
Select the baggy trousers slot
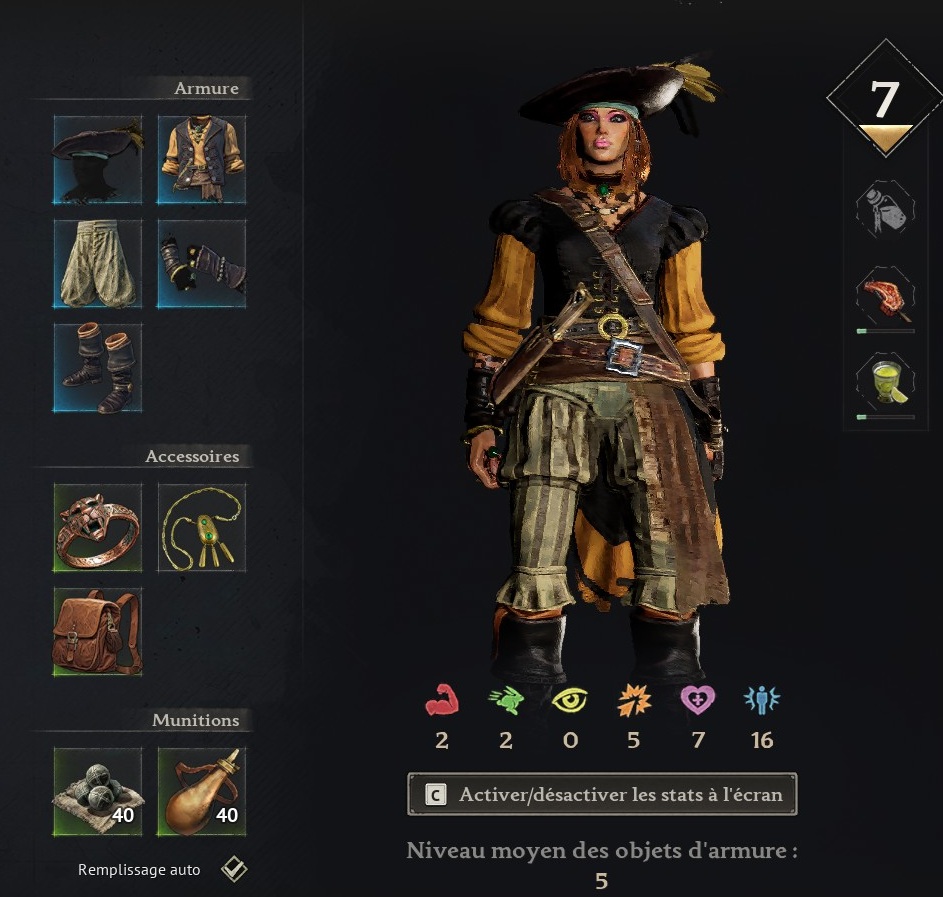(x=98, y=264)
